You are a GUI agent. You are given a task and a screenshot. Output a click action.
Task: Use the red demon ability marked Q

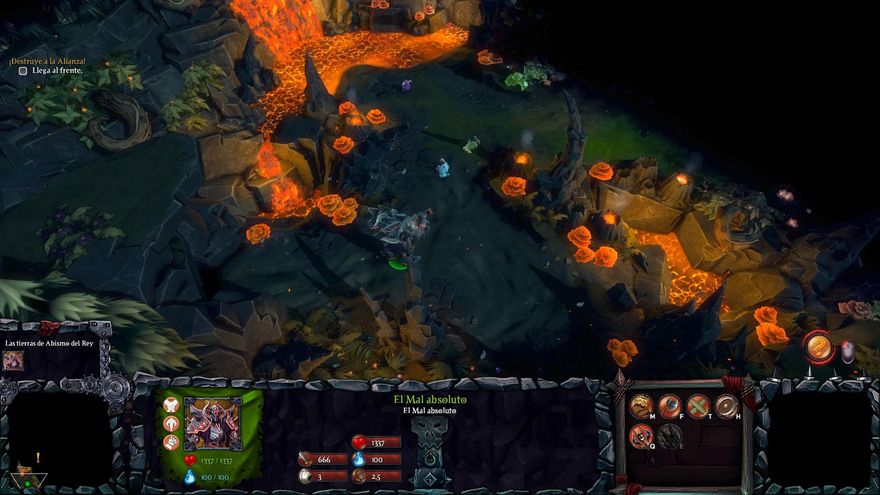(x=641, y=435)
